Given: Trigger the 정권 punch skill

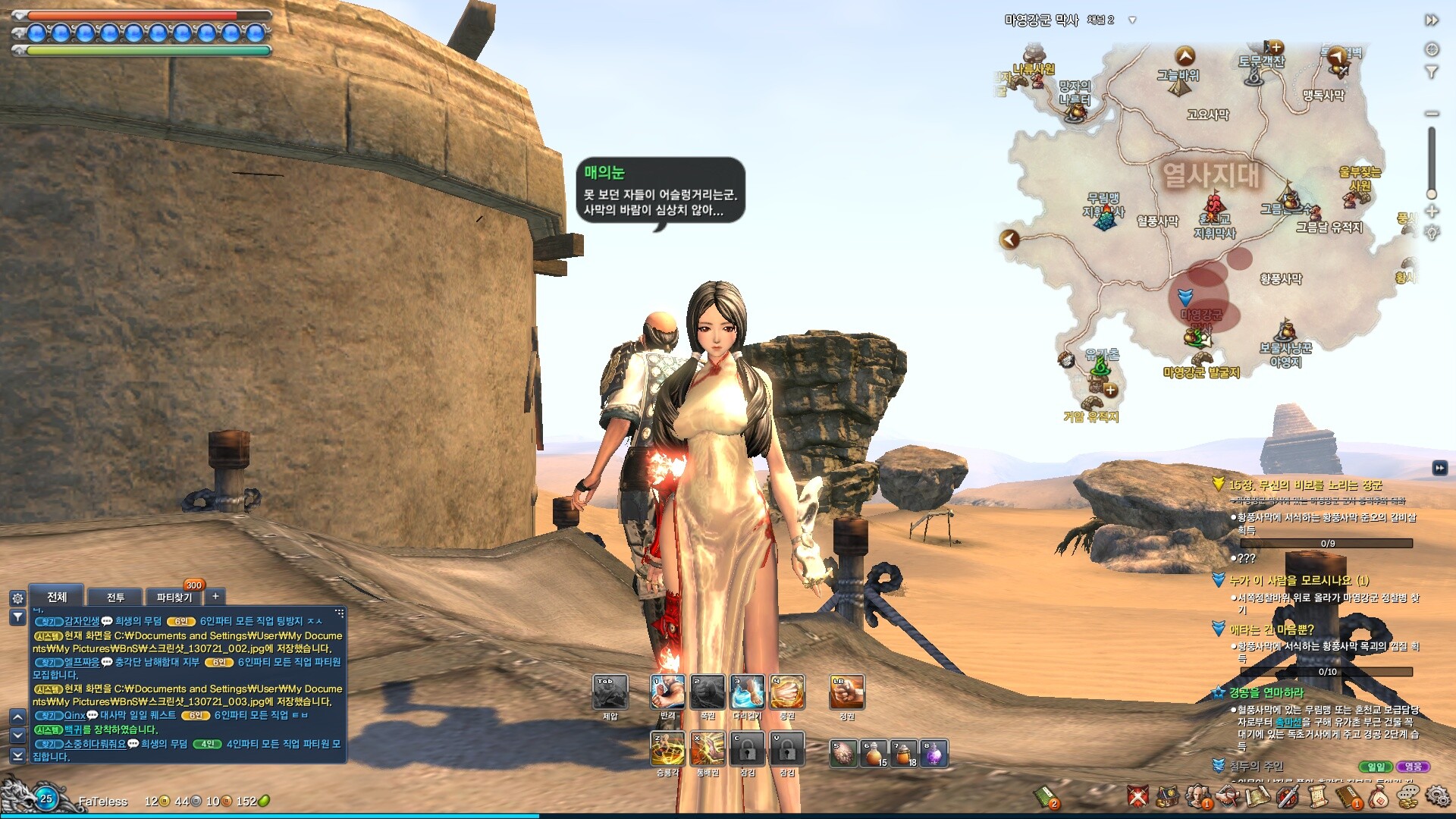Looking at the screenshot, I should click(x=847, y=692).
